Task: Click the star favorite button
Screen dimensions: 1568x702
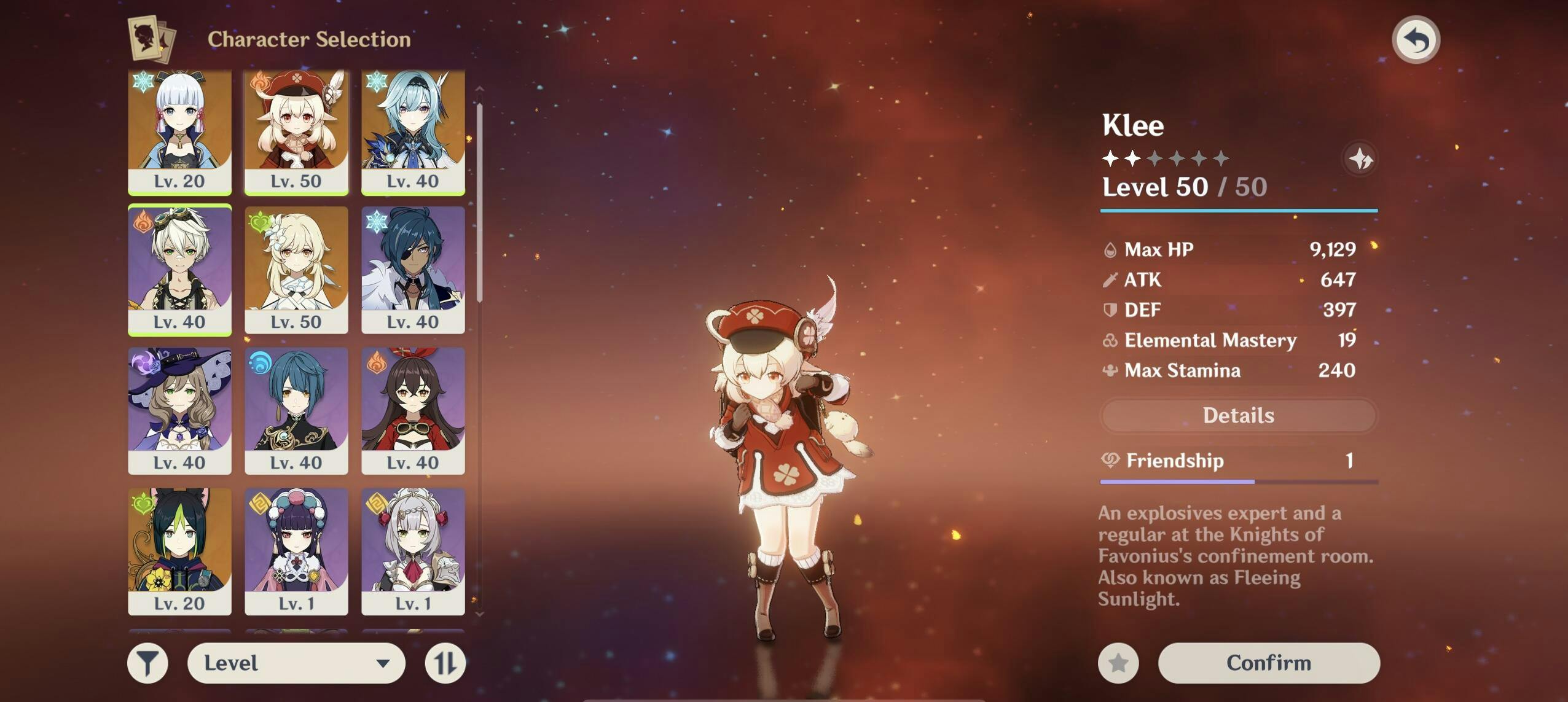Action: tap(1118, 663)
